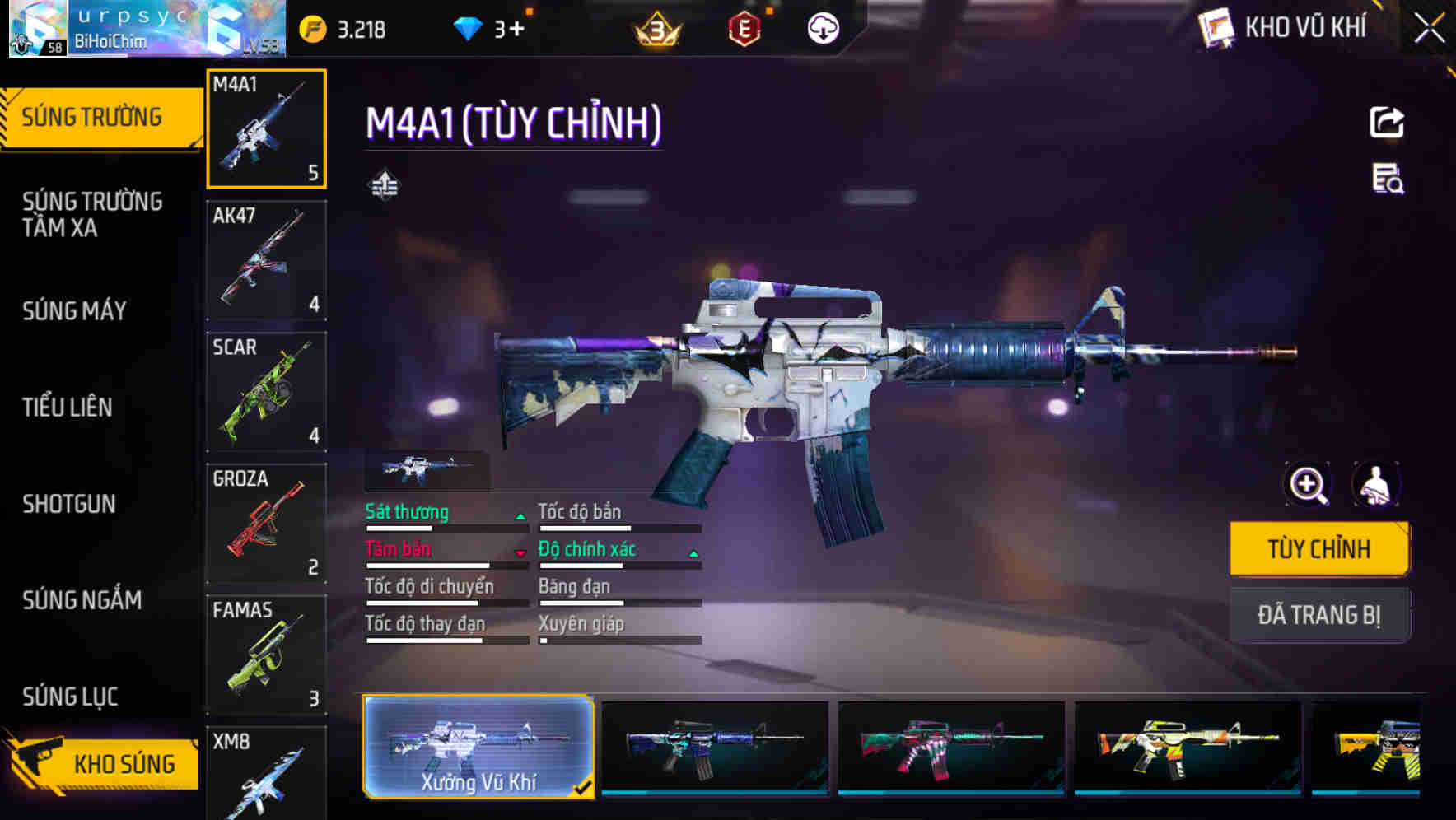The image size is (1456, 820).
Task: Open the Súng Máy category
Action: pos(74,310)
